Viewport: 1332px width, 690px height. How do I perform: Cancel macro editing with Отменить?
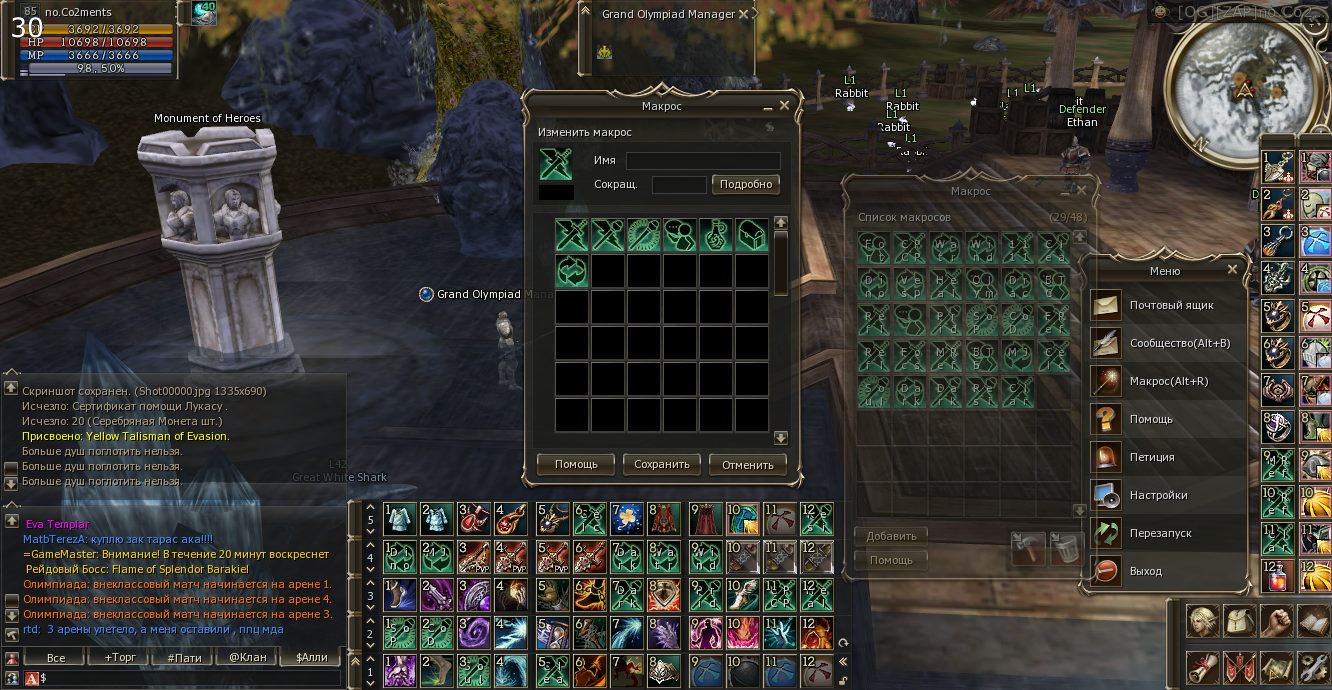(748, 464)
